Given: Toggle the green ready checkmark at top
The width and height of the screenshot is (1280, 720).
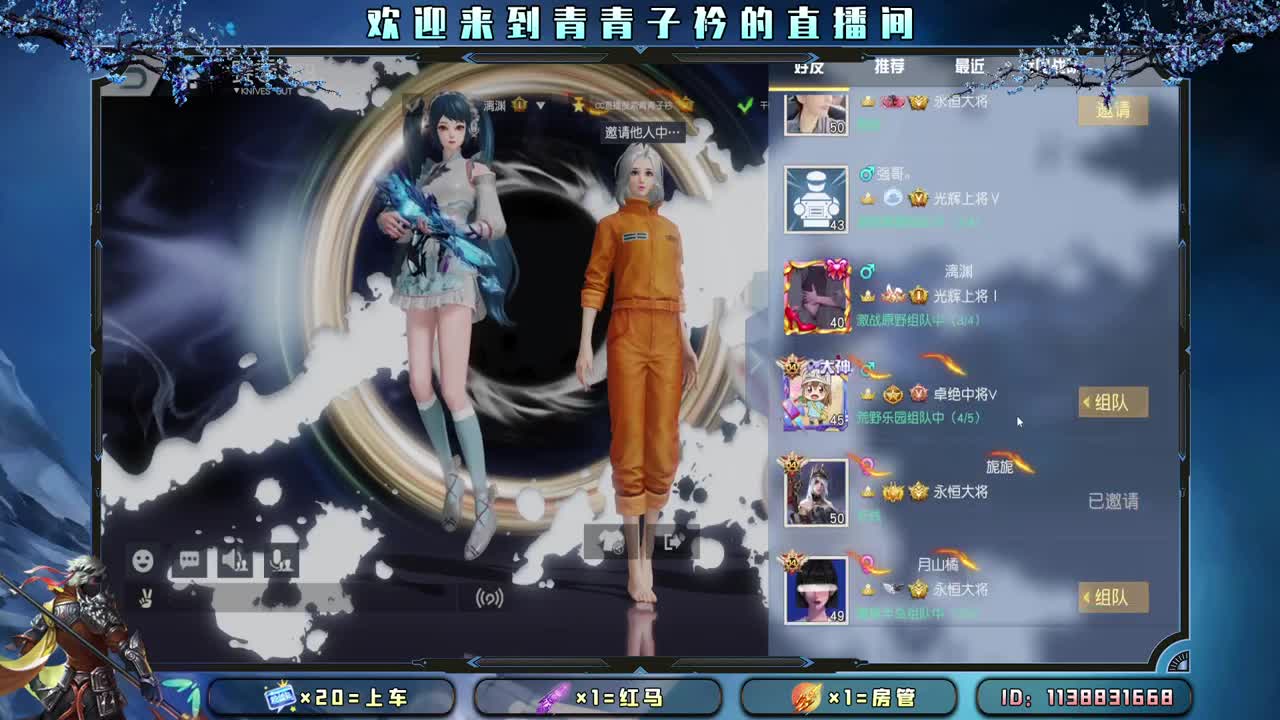Looking at the screenshot, I should click(745, 105).
